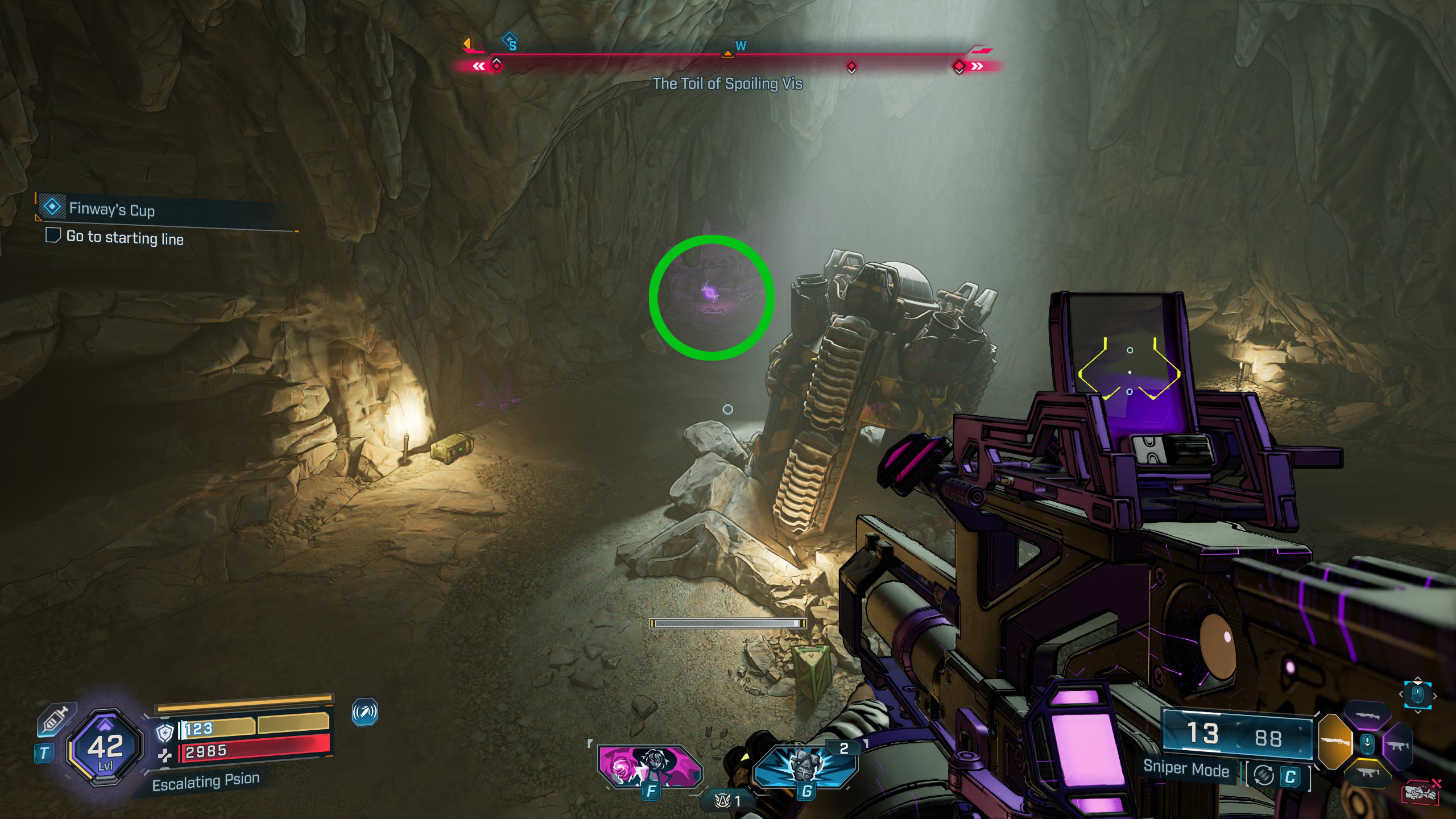1456x819 pixels.
Task: Click the orange marker at compass edge
Action: coord(467,43)
